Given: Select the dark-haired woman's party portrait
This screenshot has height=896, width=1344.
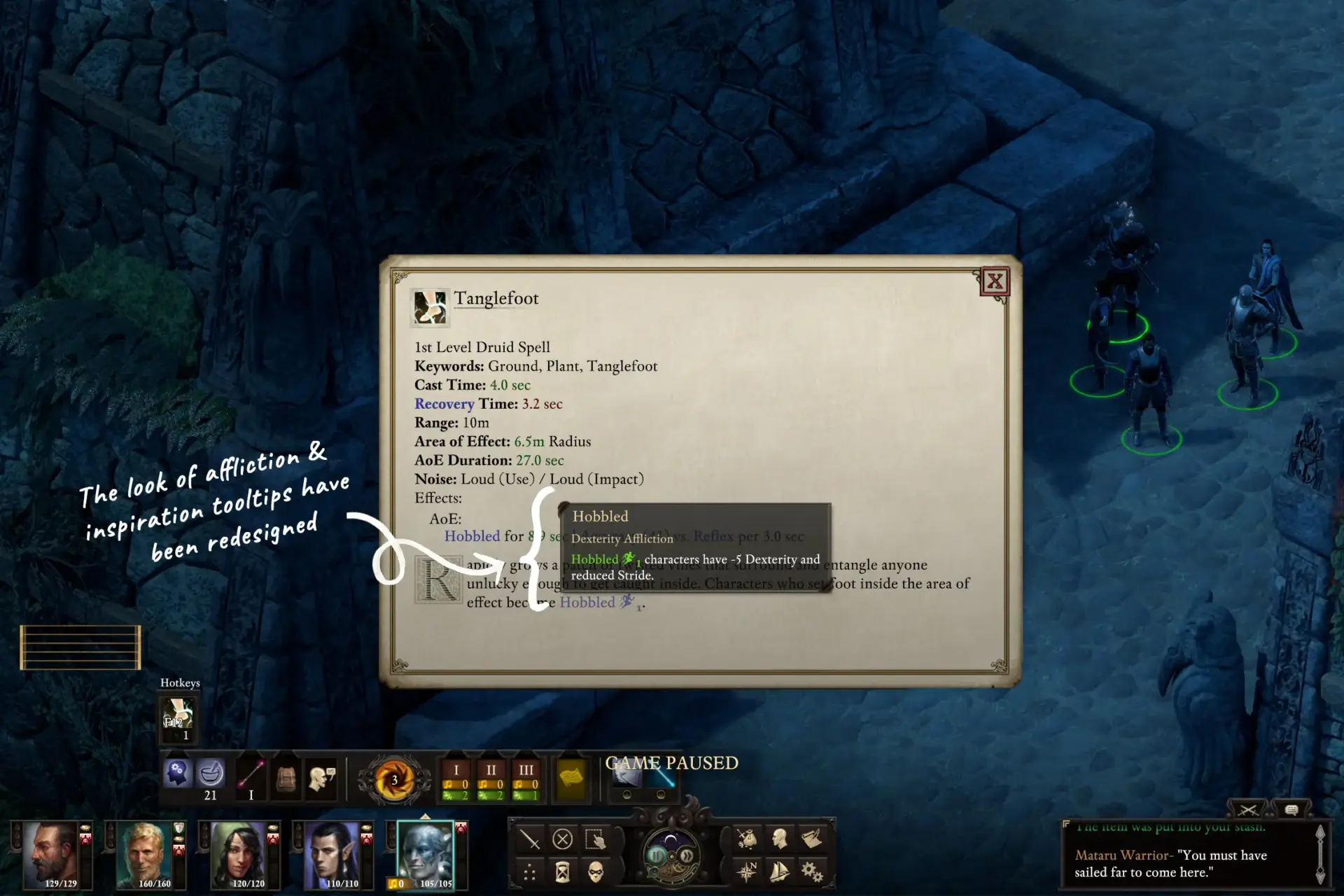Looking at the screenshot, I should tap(238, 854).
